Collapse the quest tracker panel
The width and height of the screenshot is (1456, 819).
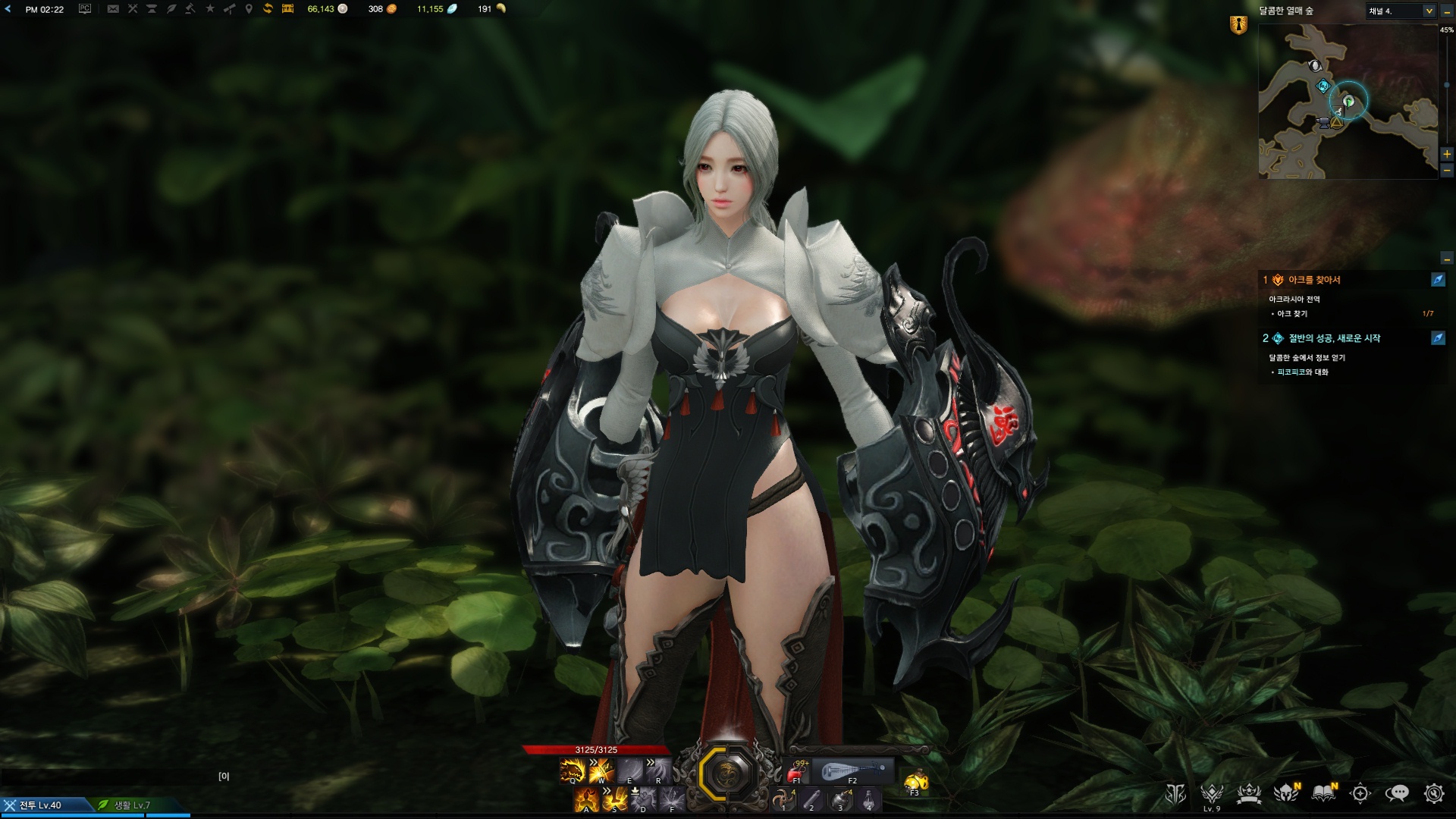[x=1447, y=259]
